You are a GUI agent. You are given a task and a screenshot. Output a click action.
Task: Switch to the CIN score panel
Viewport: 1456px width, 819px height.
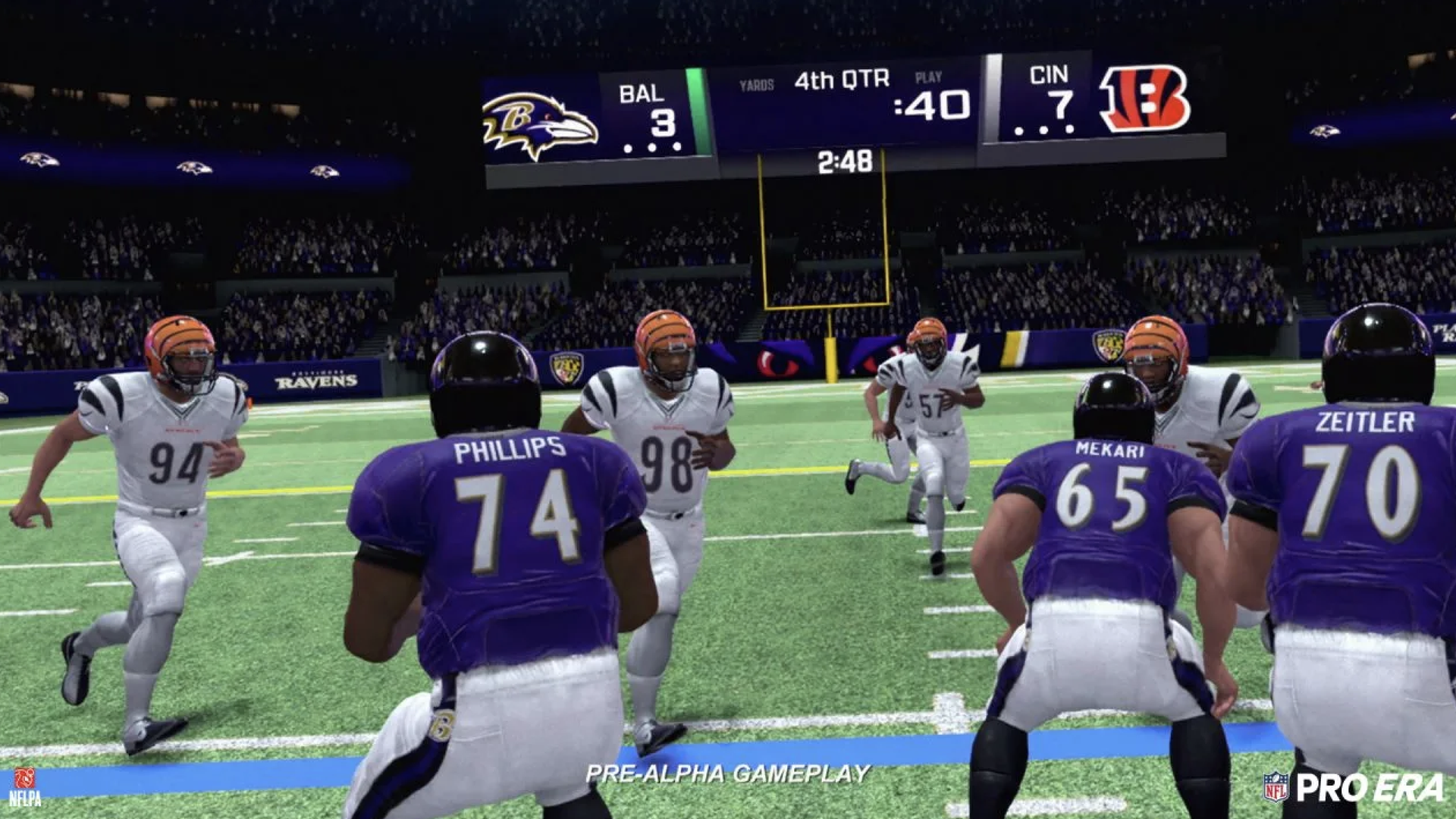coord(1054,95)
